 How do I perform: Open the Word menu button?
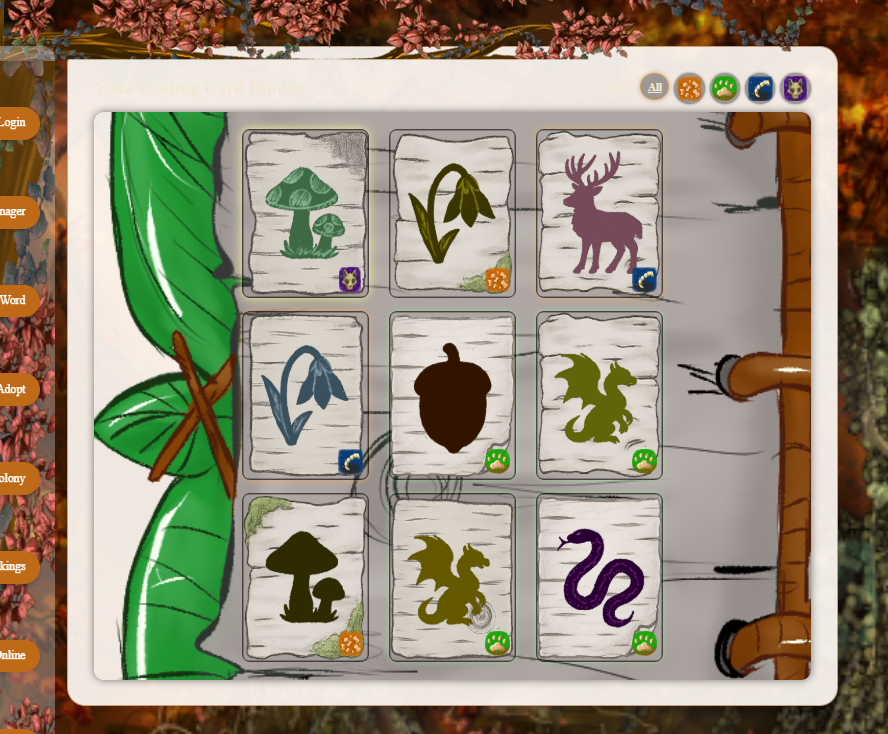coord(15,300)
